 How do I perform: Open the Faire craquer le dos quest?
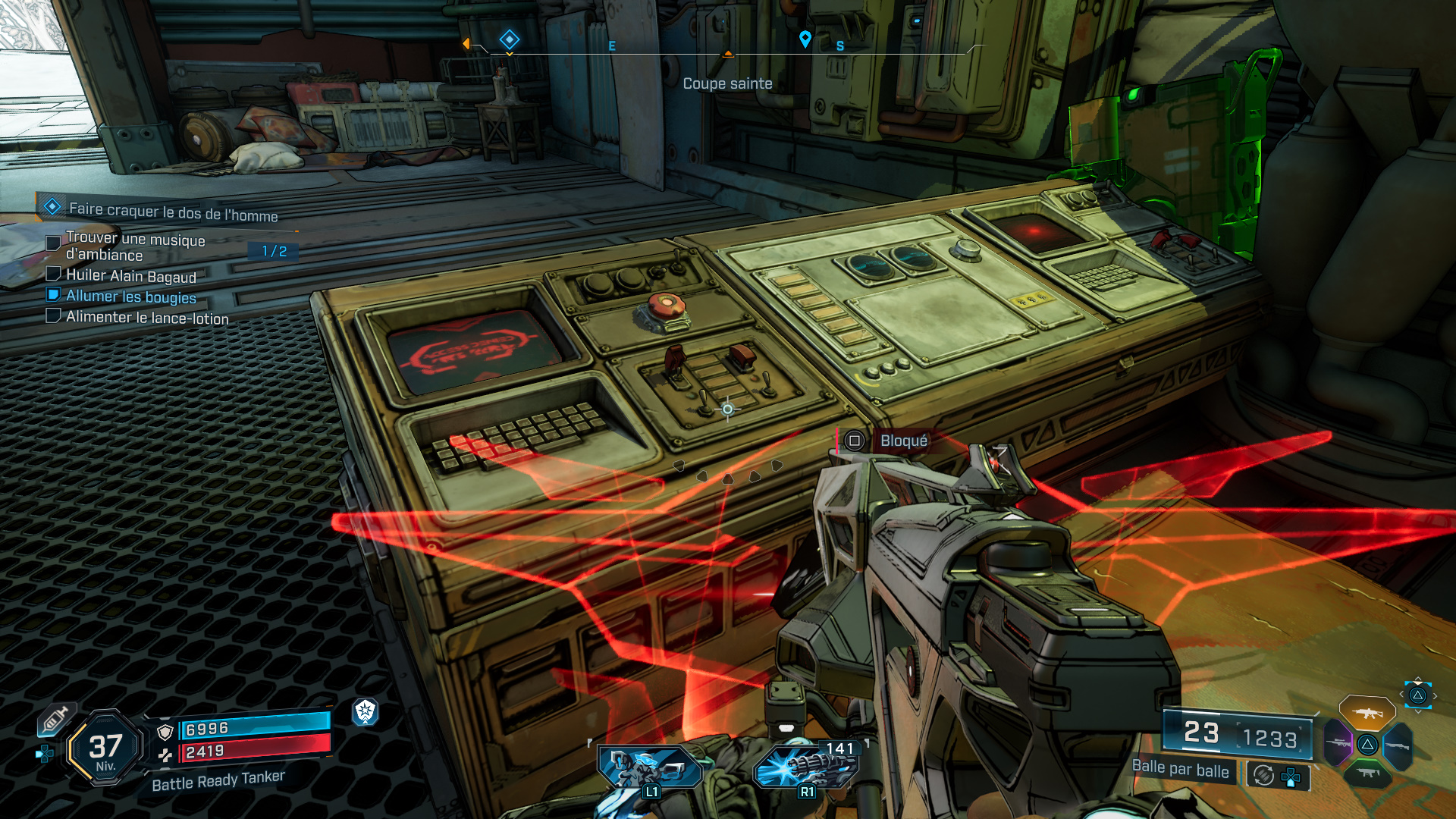tap(173, 211)
